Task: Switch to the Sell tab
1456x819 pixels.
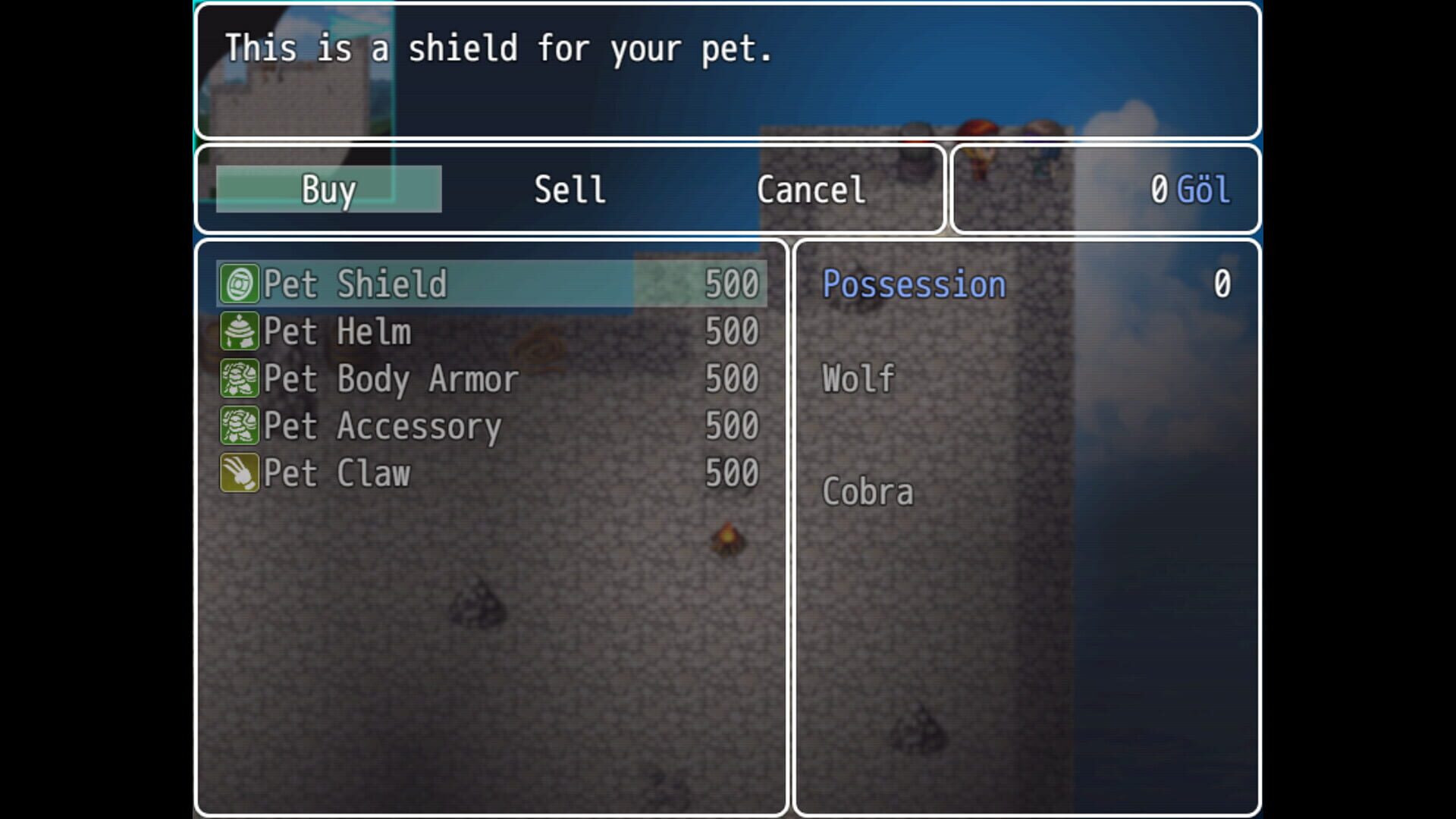Action: pos(570,189)
